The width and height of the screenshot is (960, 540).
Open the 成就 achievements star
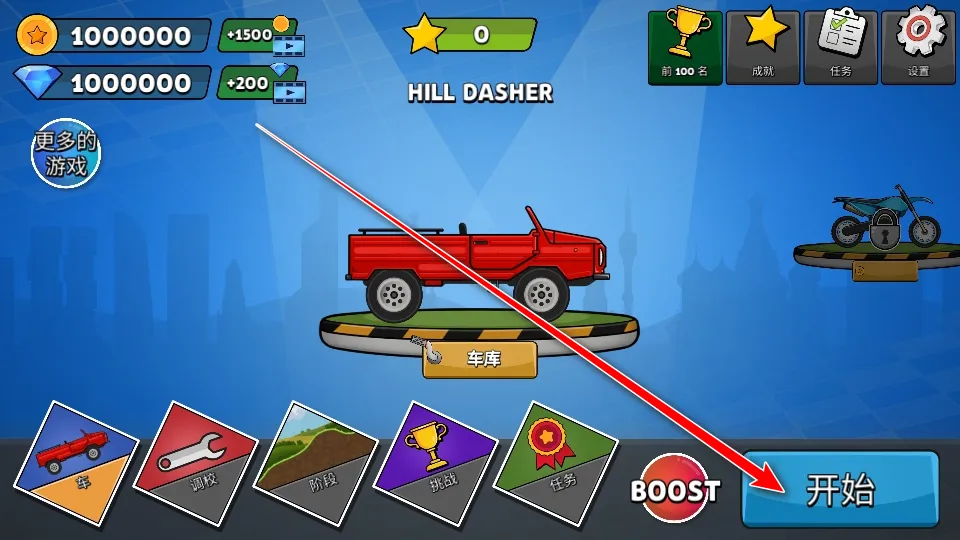tap(763, 47)
